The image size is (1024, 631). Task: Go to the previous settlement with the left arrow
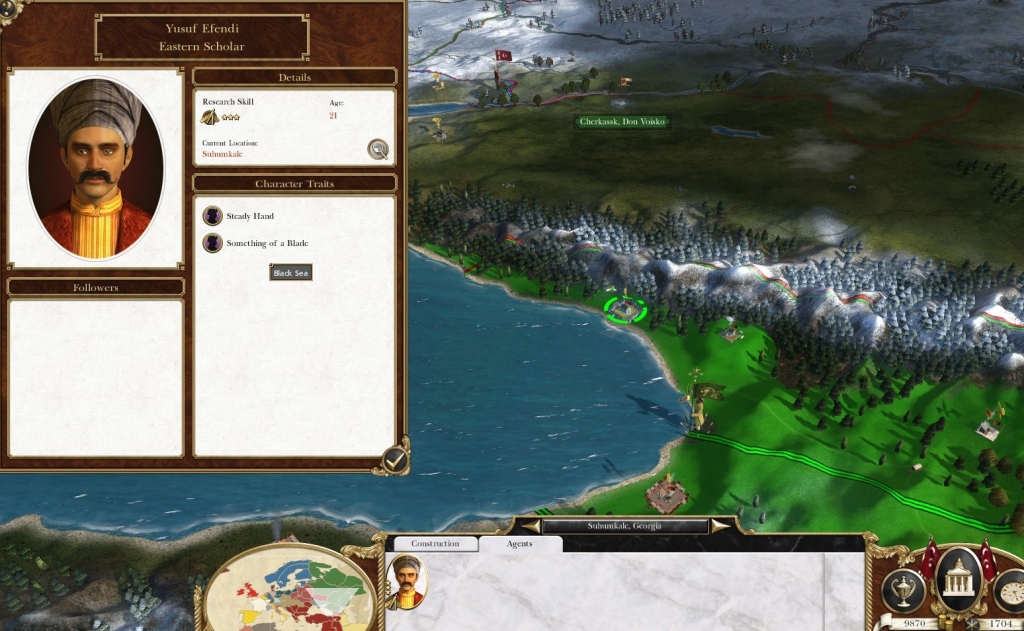(529, 526)
